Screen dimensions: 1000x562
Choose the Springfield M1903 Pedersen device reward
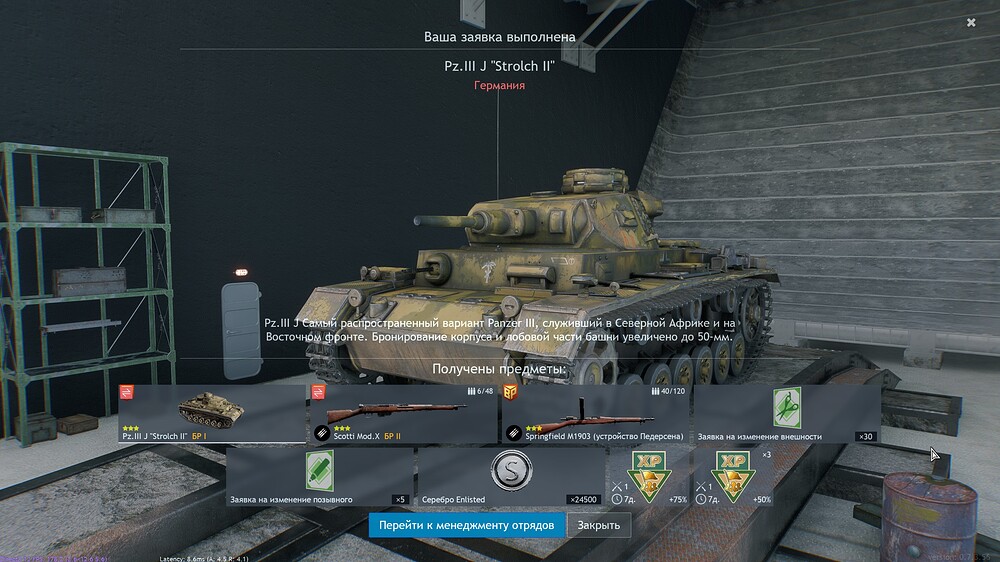coord(595,413)
